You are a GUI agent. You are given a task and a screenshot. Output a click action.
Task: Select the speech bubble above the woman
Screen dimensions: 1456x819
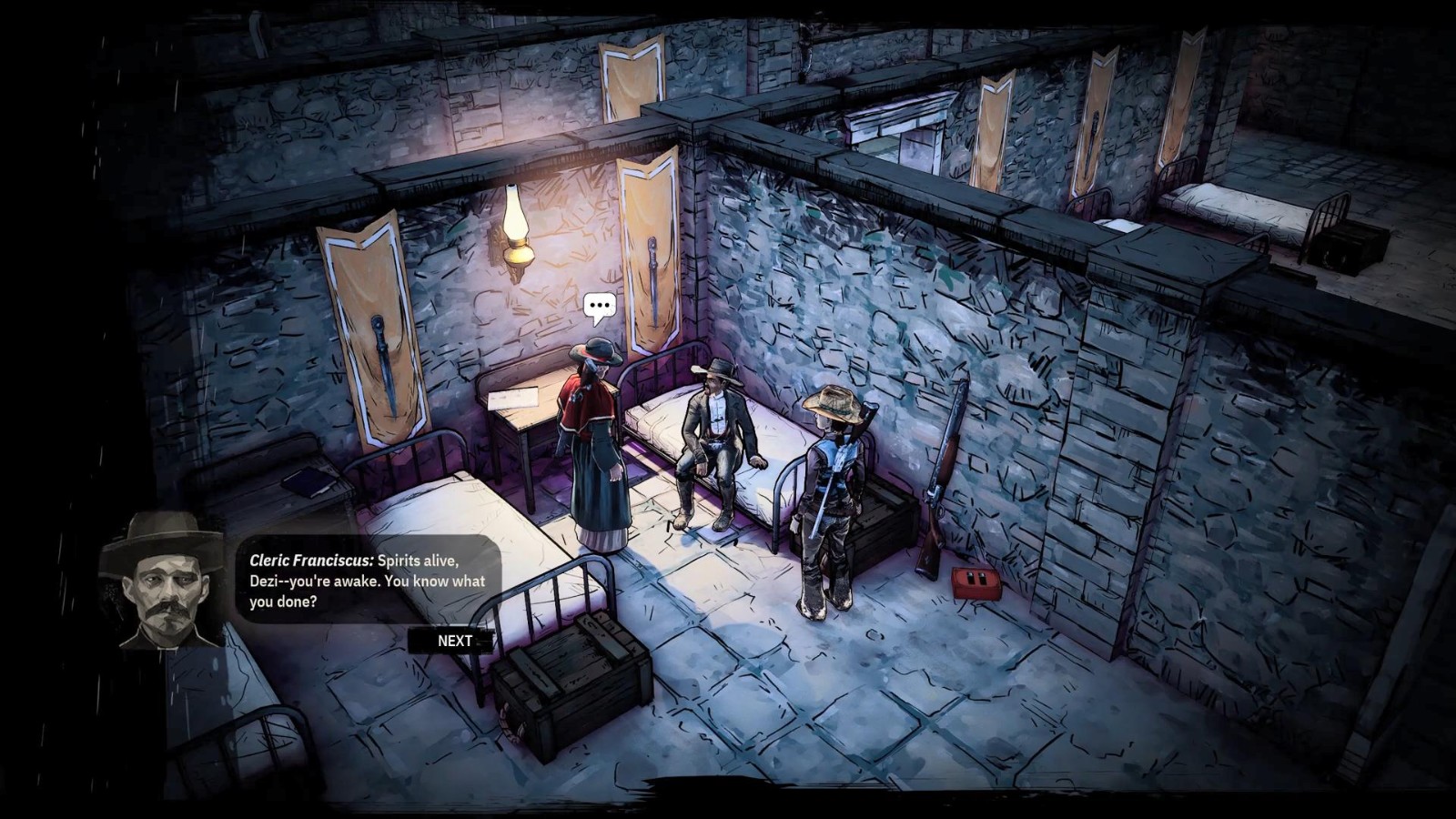click(x=599, y=308)
